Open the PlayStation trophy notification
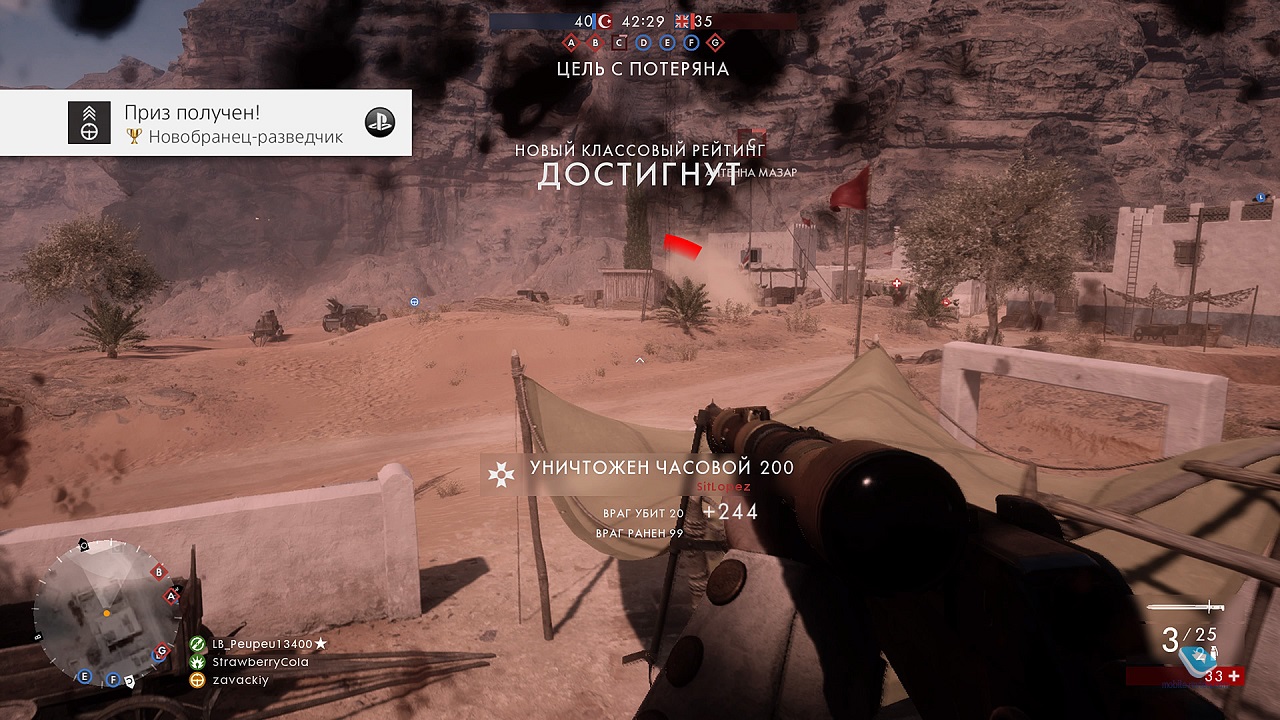The width and height of the screenshot is (1280, 720). point(206,123)
